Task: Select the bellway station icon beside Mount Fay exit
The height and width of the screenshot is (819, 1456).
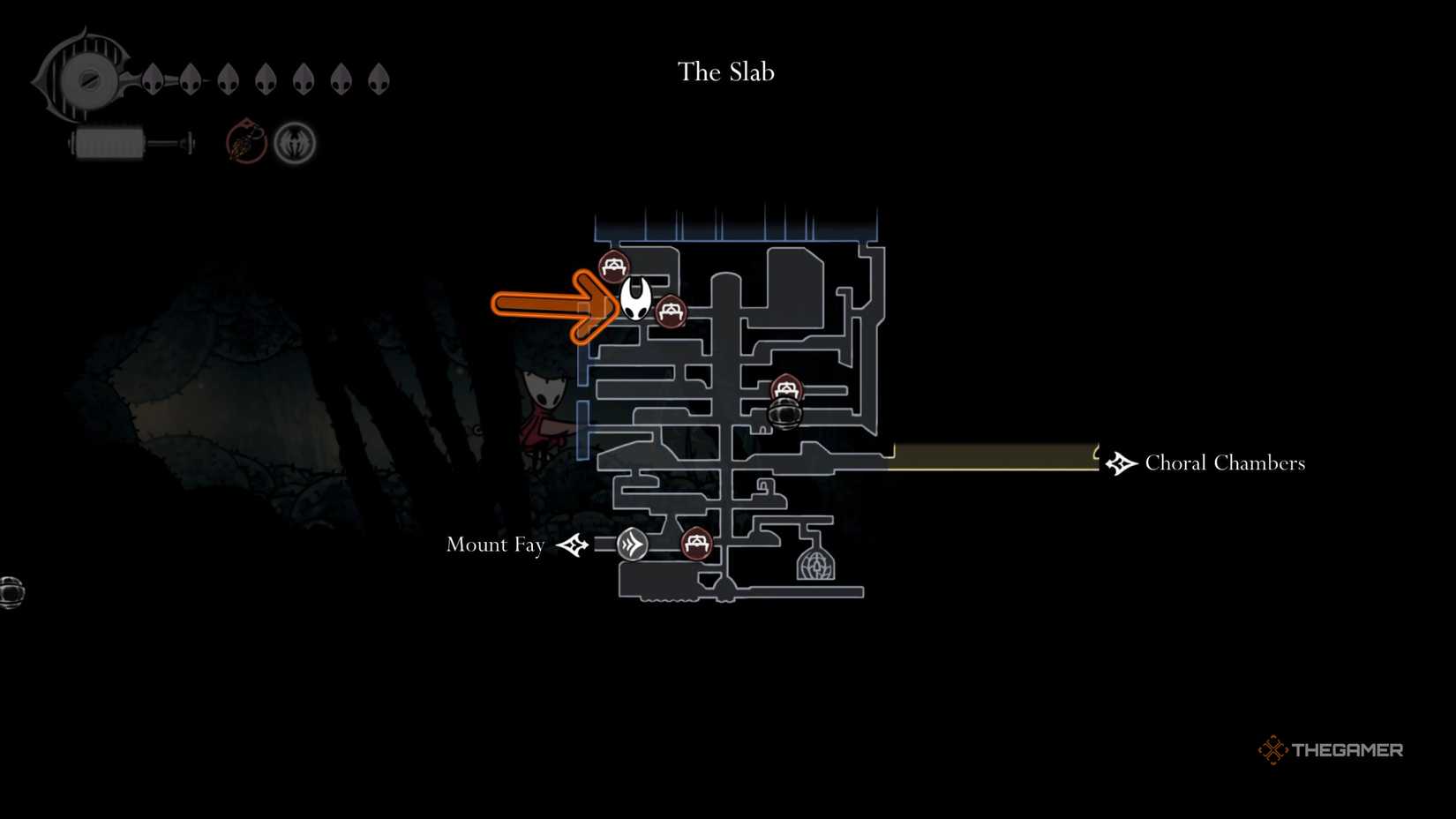Action: [631, 545]
